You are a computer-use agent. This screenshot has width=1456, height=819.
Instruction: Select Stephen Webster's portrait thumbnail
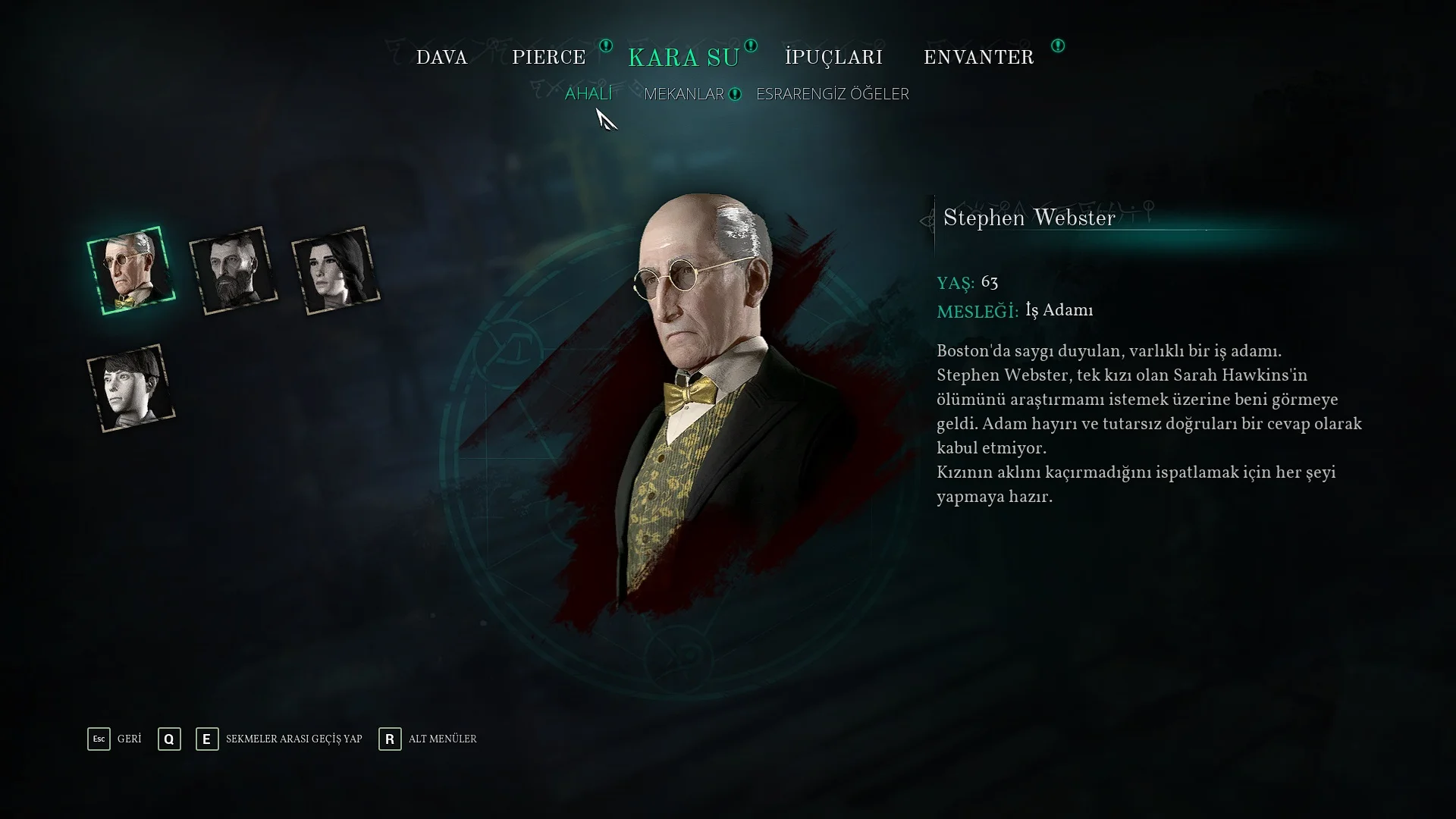pos(131,271)
